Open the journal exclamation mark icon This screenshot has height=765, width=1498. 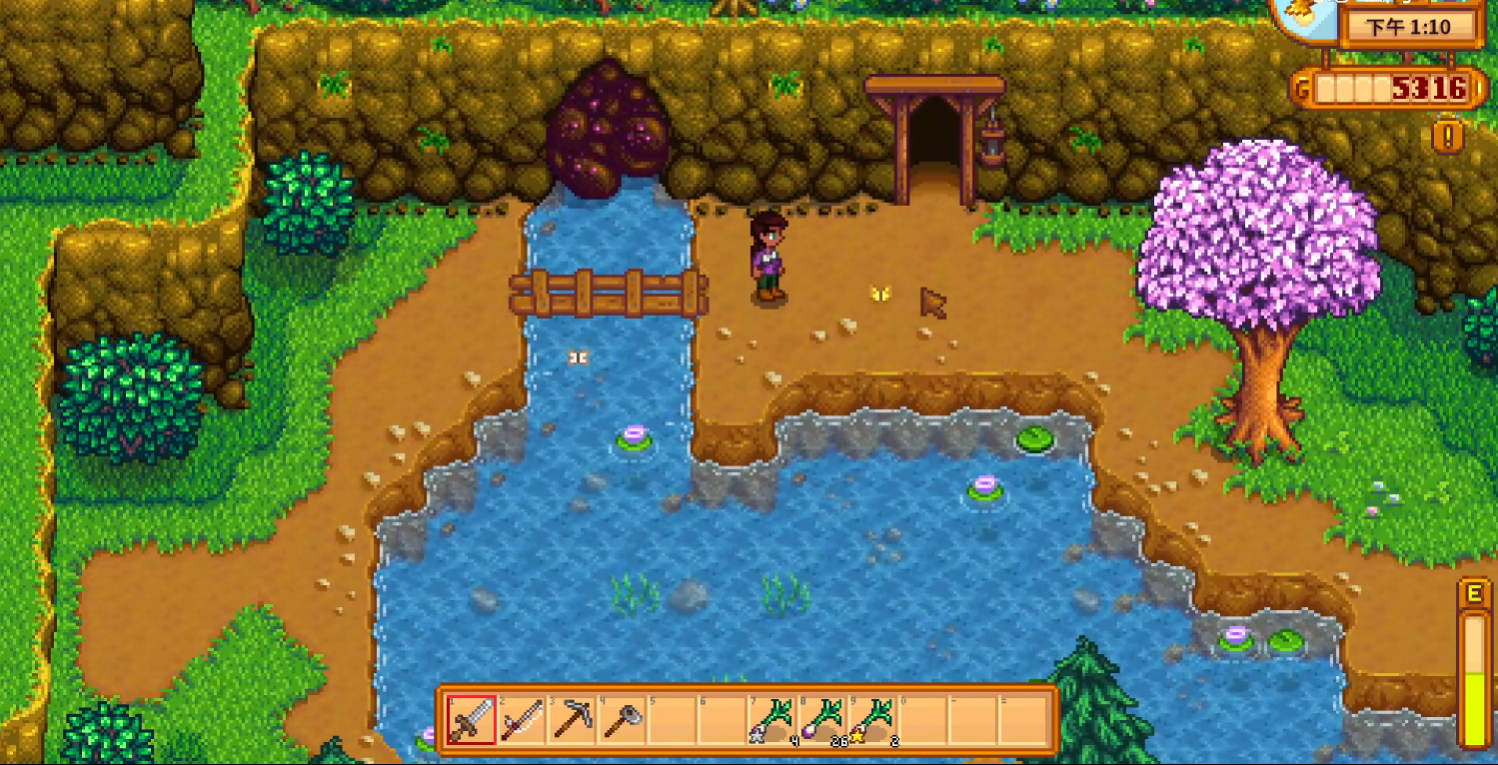1447,135
